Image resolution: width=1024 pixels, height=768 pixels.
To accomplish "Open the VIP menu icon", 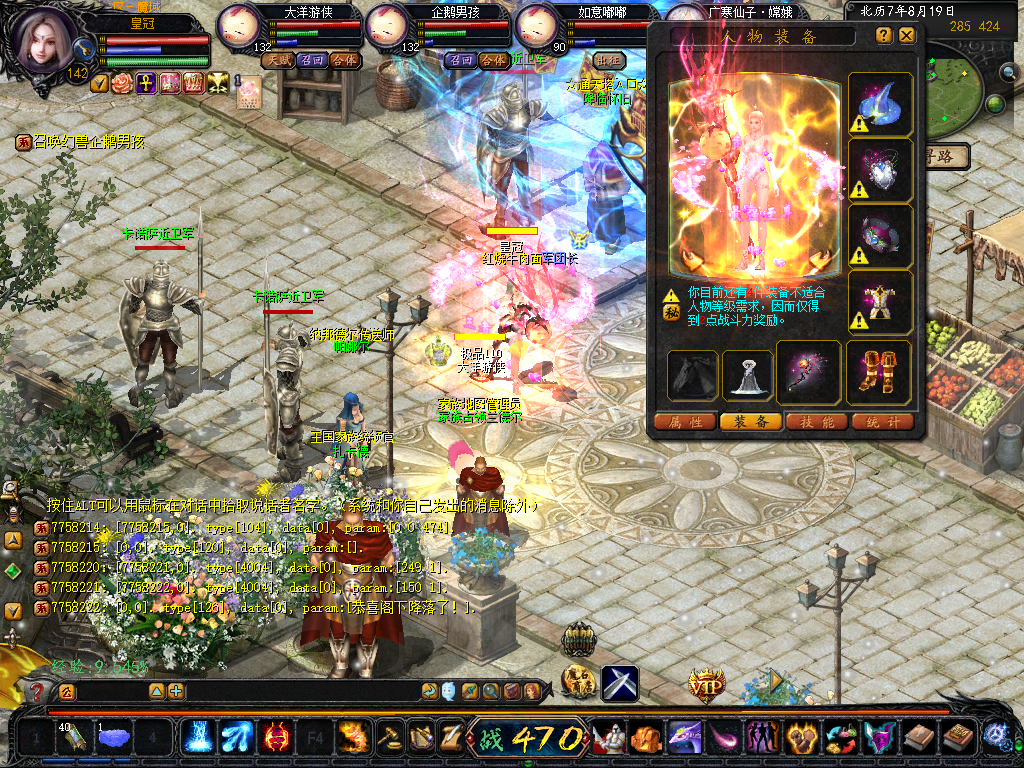I will pos(706,685).
